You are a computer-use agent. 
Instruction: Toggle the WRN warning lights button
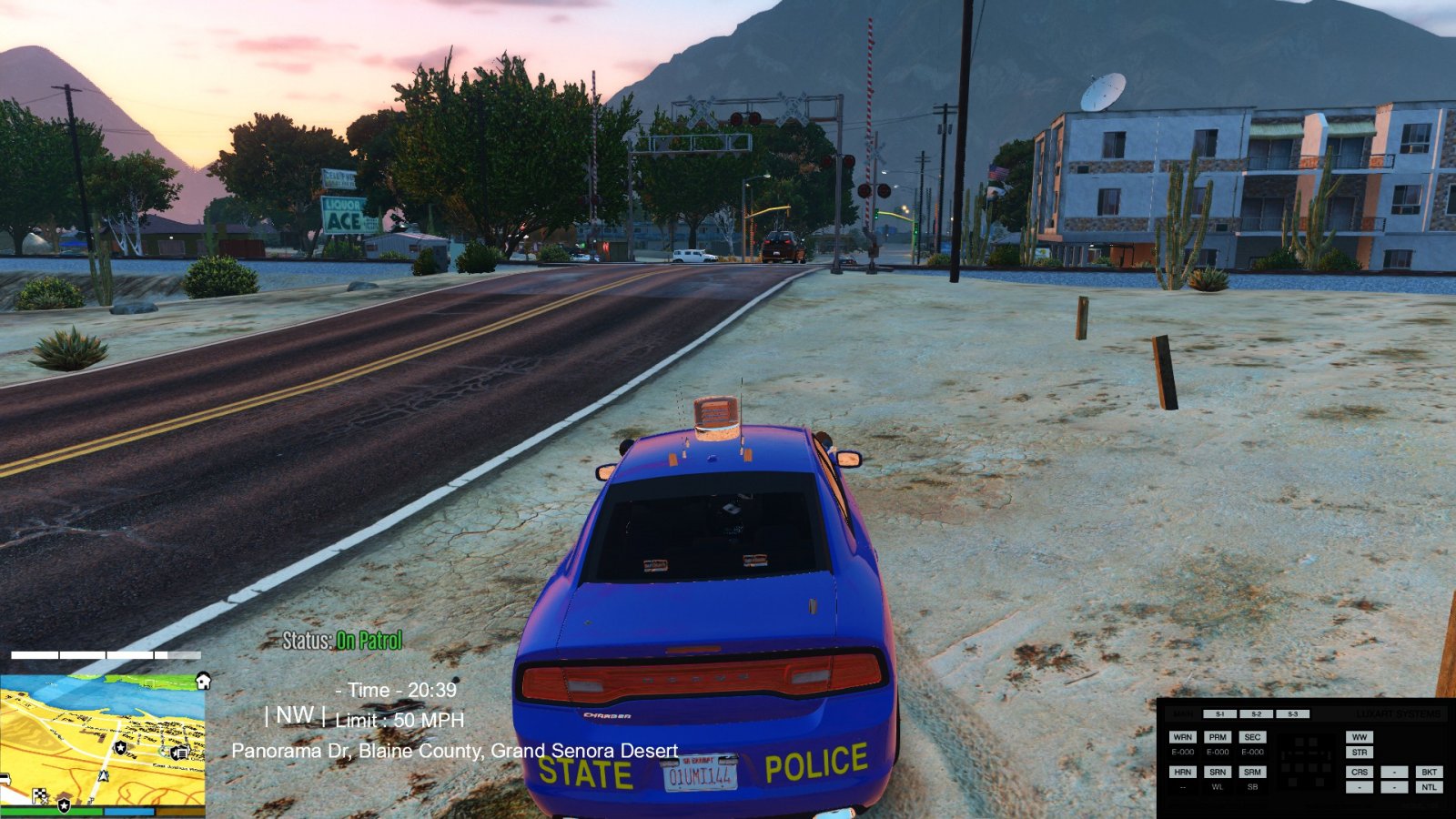coord(1182,737)
